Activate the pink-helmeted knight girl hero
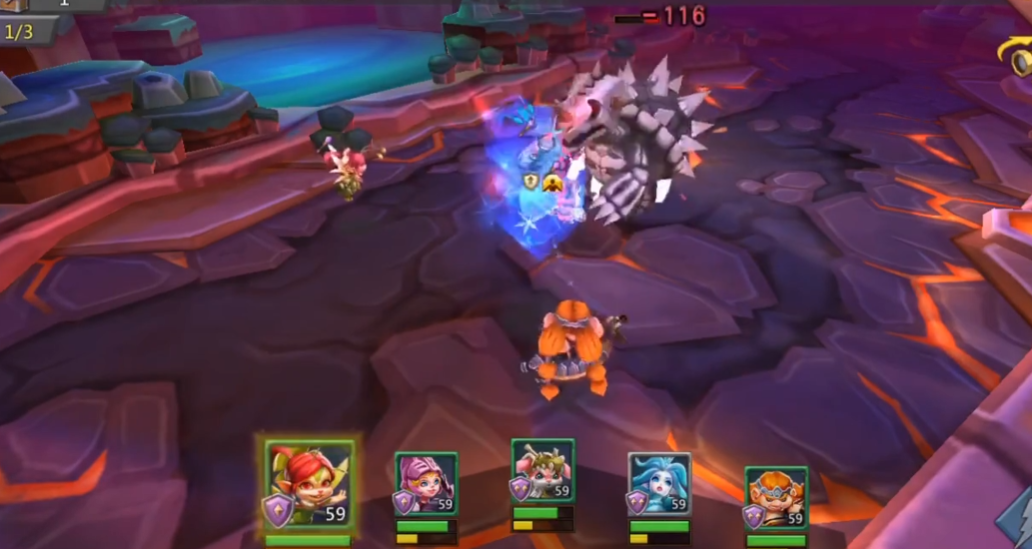The image size is (1032, 549). coord(426,484)
